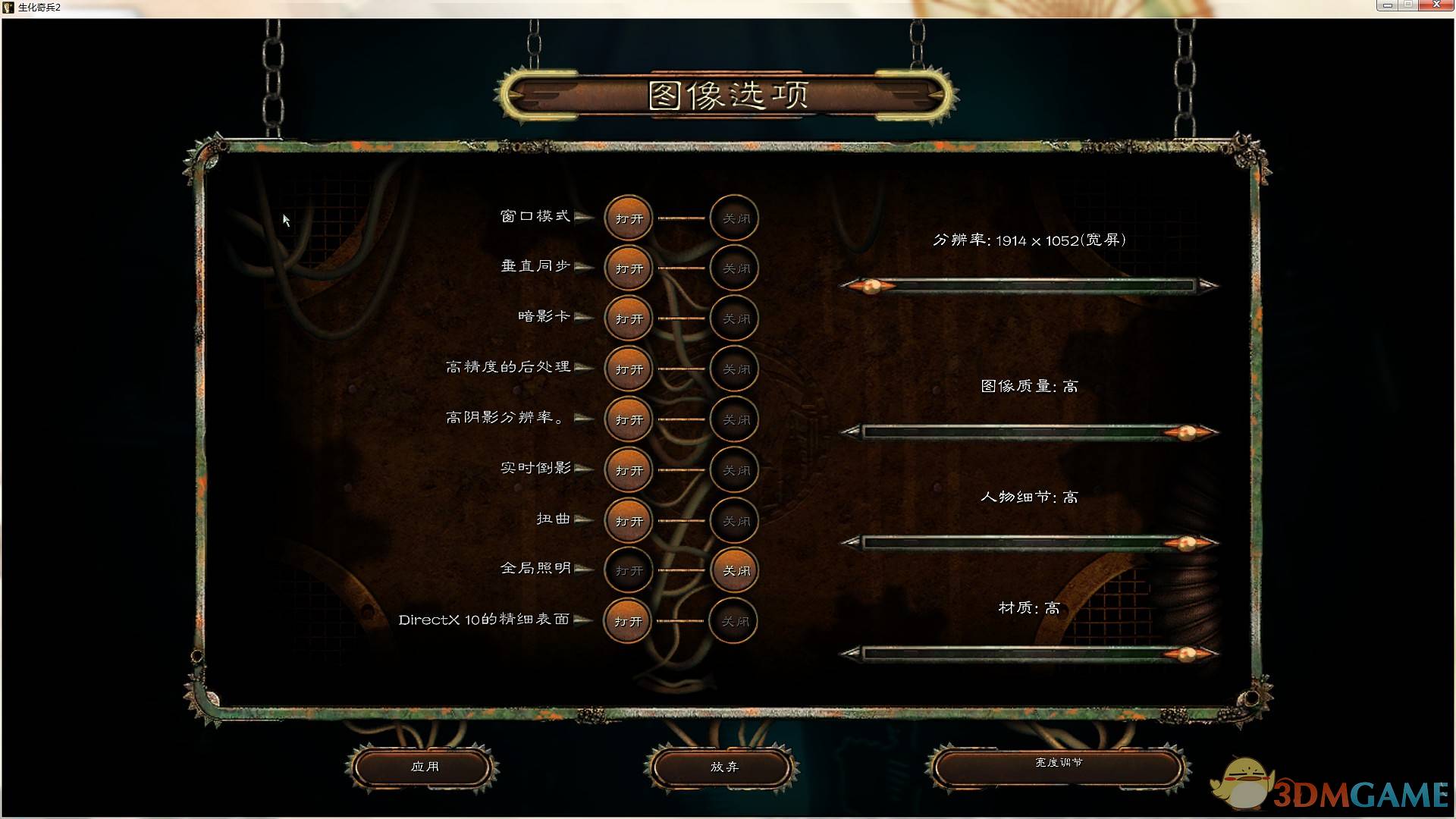Disable 高精度的后处理 post-processing
This screenshot has height=819, width=1456.
(733, 369)
